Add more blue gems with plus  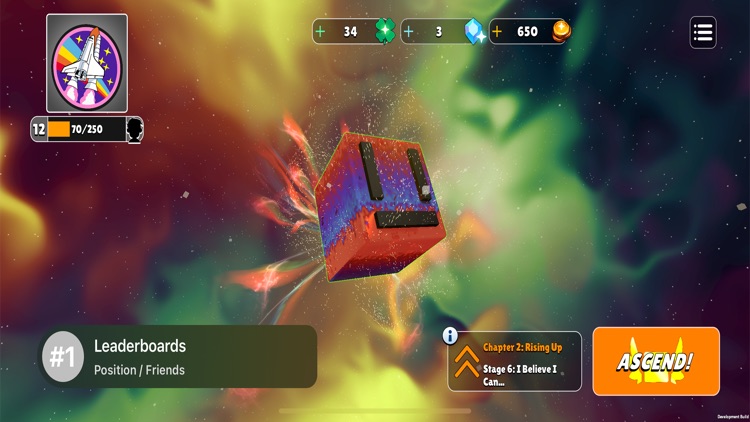[x=409, y=31]
